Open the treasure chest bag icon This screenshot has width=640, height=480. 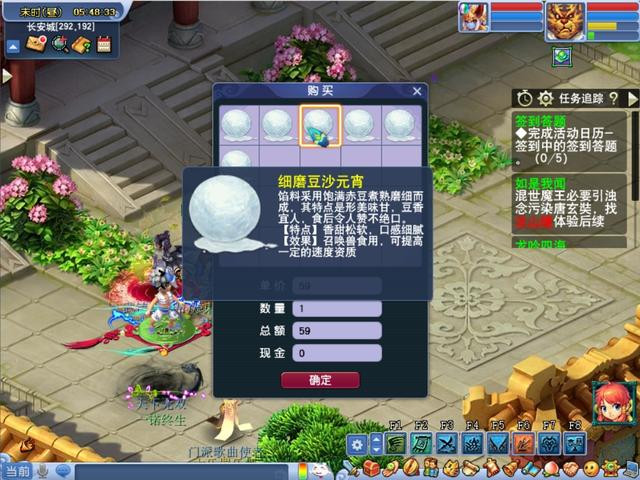point(371,468)
